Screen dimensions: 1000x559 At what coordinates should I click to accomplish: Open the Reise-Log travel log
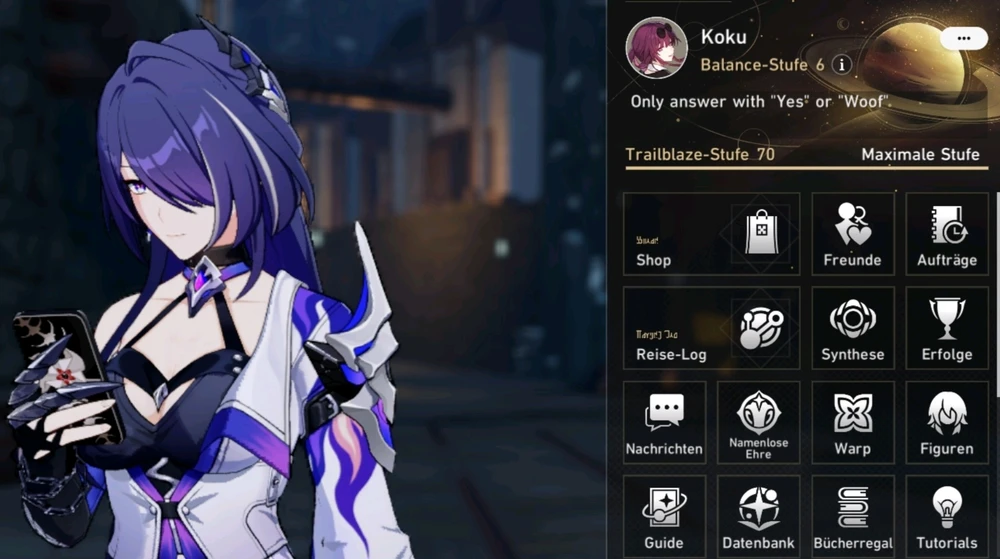tap(711, 328)
